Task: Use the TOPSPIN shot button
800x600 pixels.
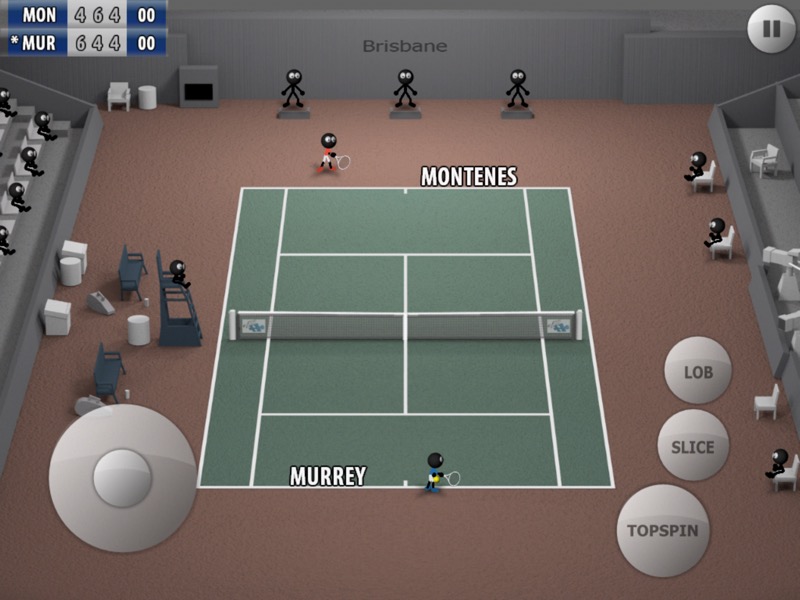Action: click(x=662, y=530)
